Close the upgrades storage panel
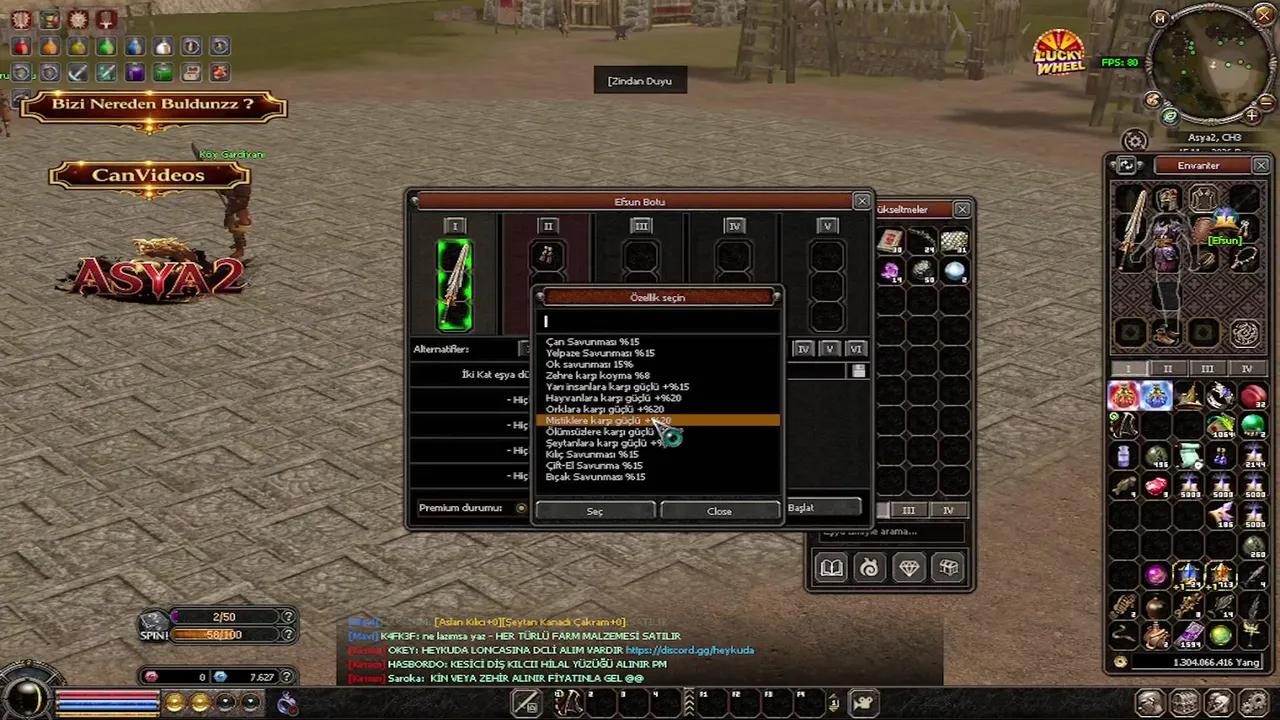The height and width of the screenshot is (720, 1280). click(x=962, y=209)
